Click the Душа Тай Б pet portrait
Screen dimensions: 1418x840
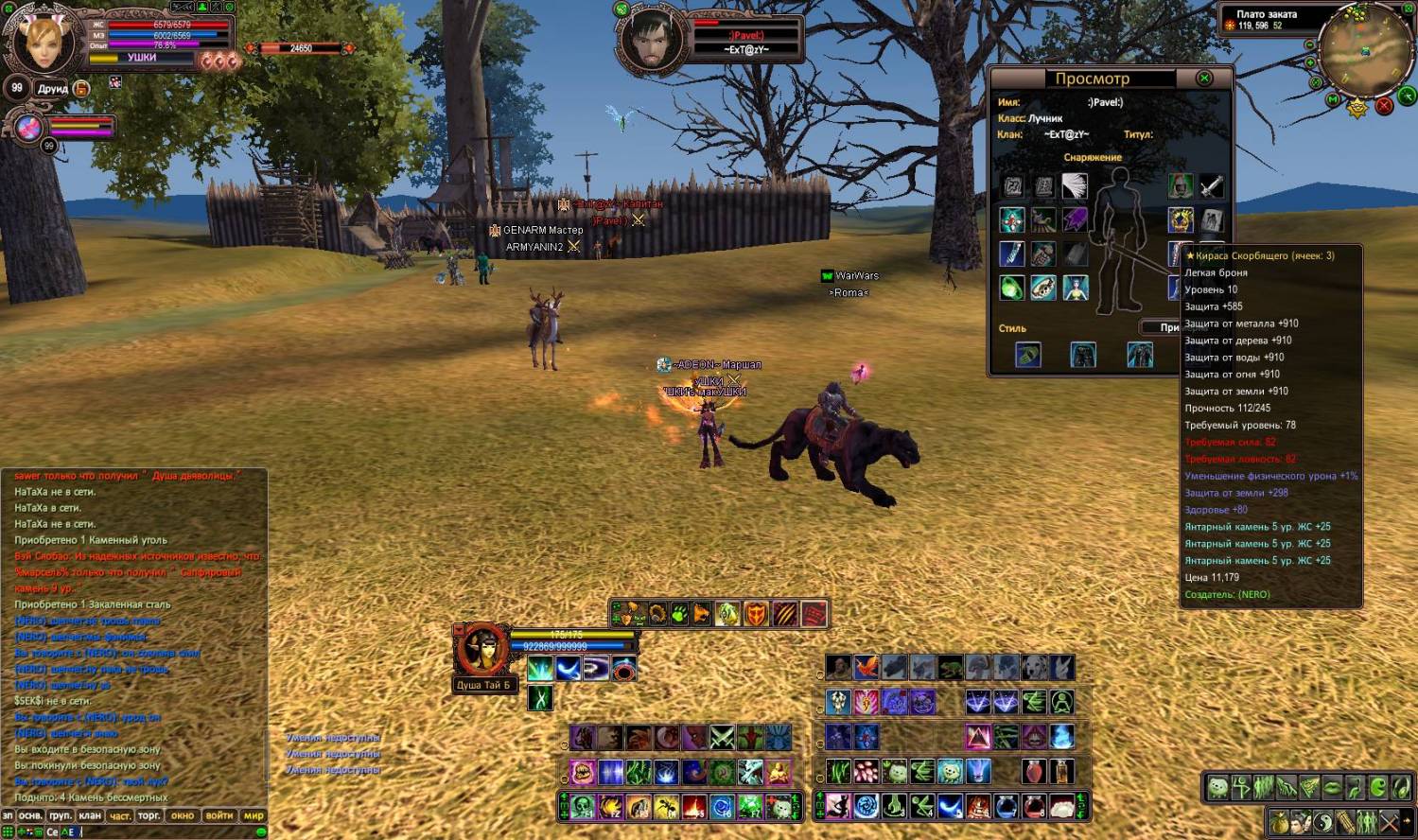click(482, 650)
